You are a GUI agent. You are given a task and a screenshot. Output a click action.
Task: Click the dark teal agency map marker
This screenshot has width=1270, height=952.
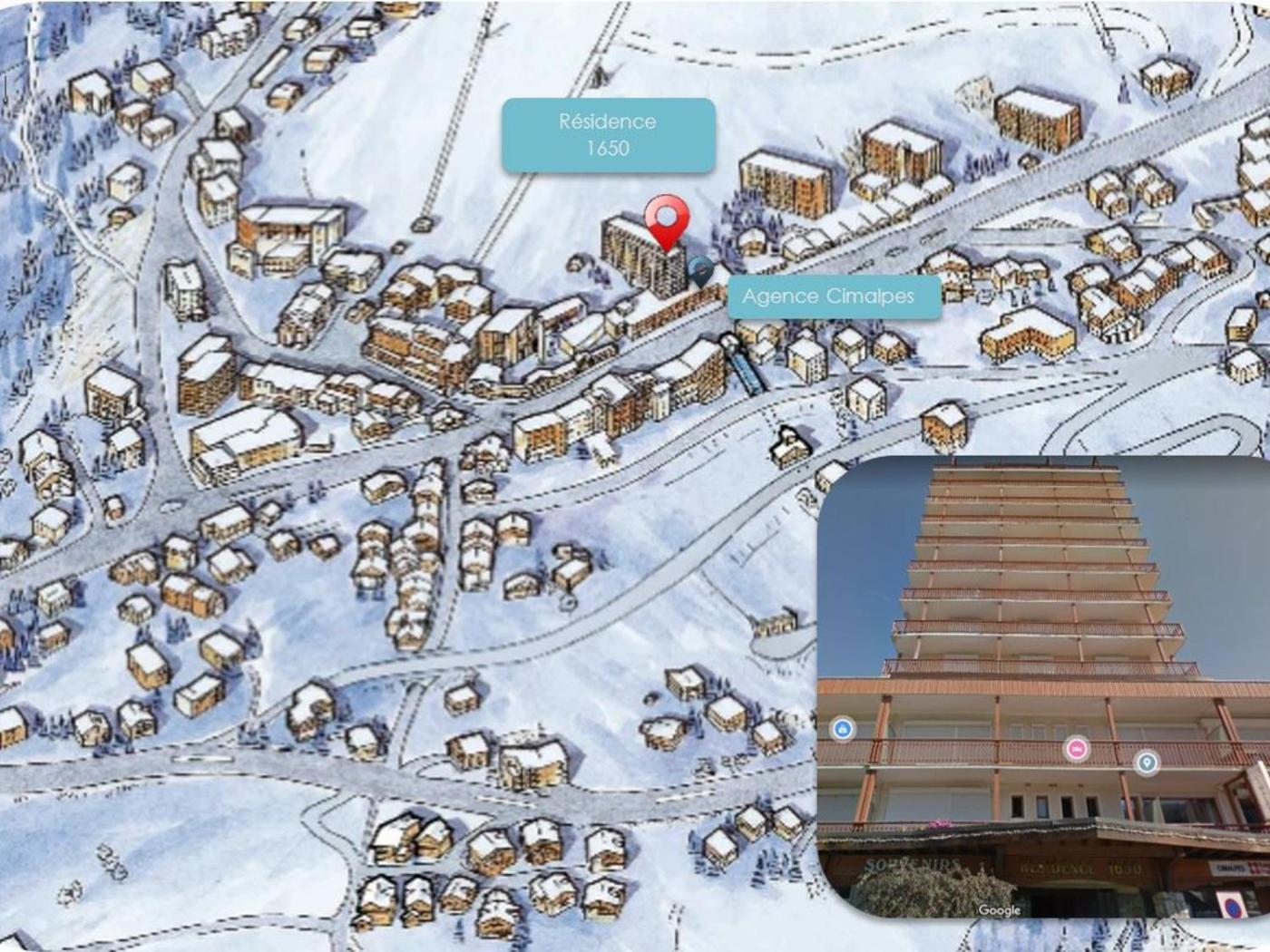[x=700, y=269]
